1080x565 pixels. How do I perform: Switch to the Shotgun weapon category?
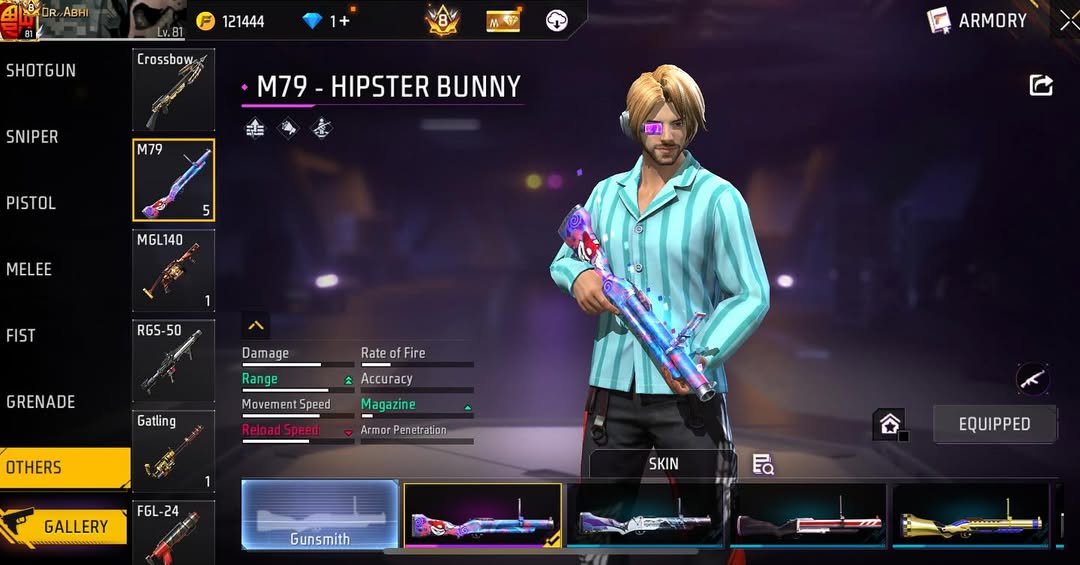click(x=42, y=71)
